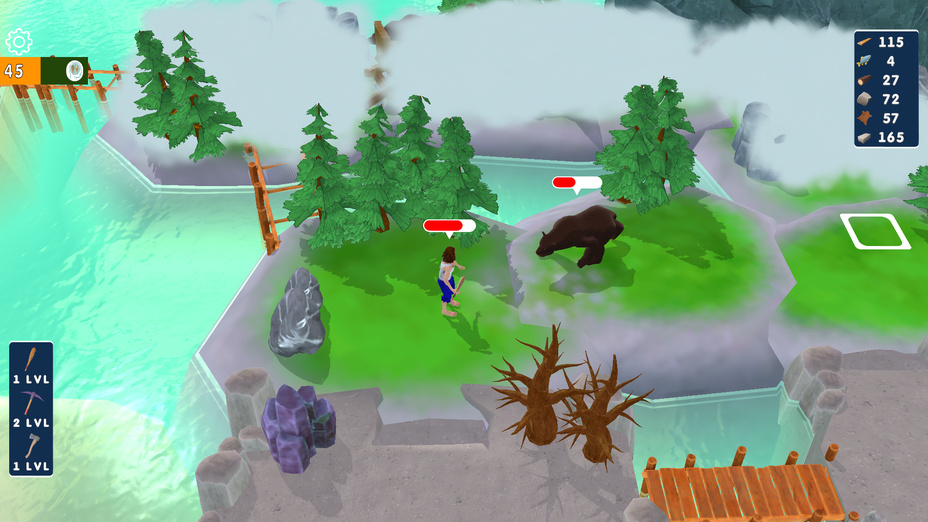Viewport: 928px width, 522px height.
Task: Pick the axe tool icon
Action: (x=31, y=446)
